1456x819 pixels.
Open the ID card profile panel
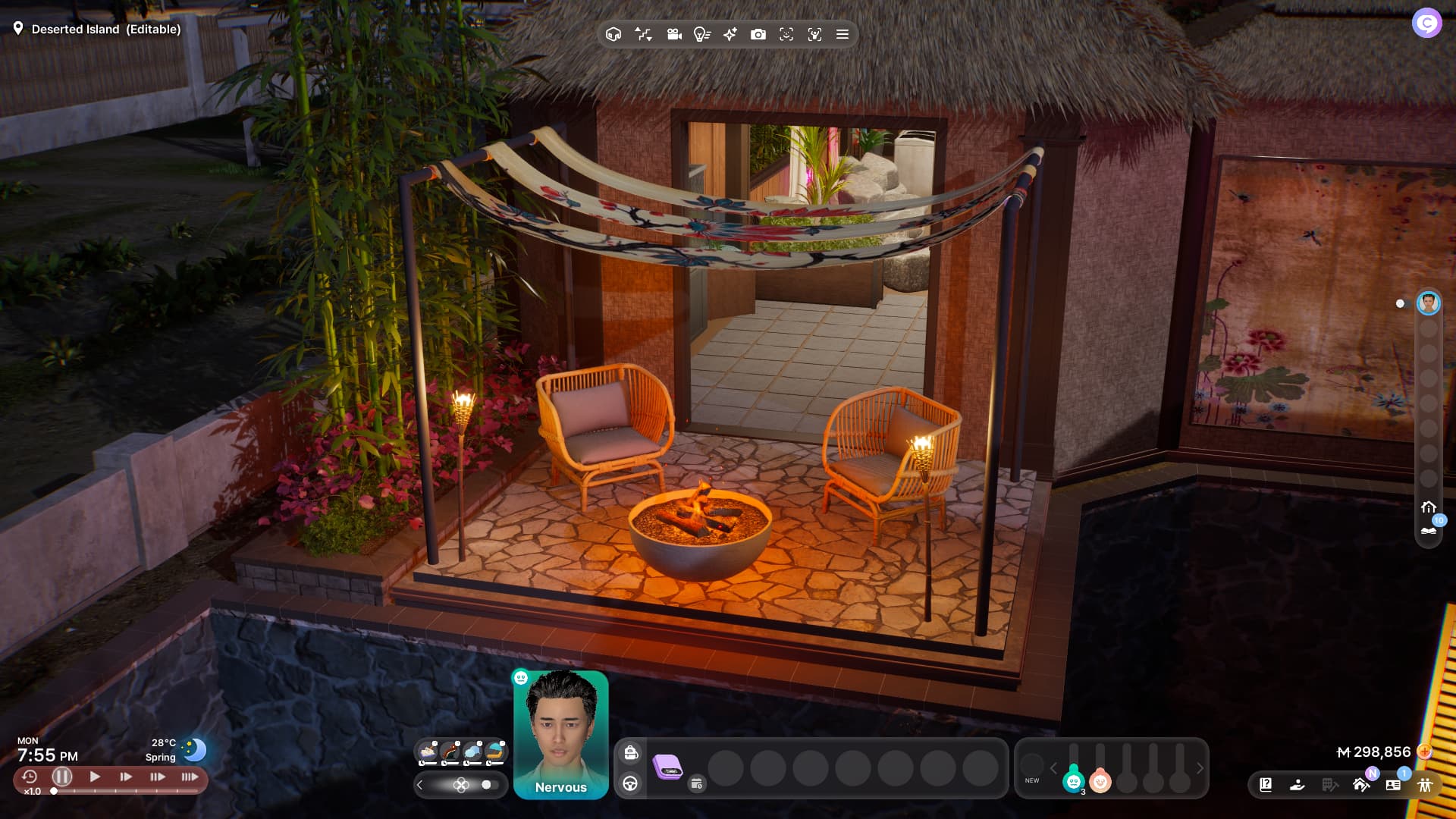1393,785
